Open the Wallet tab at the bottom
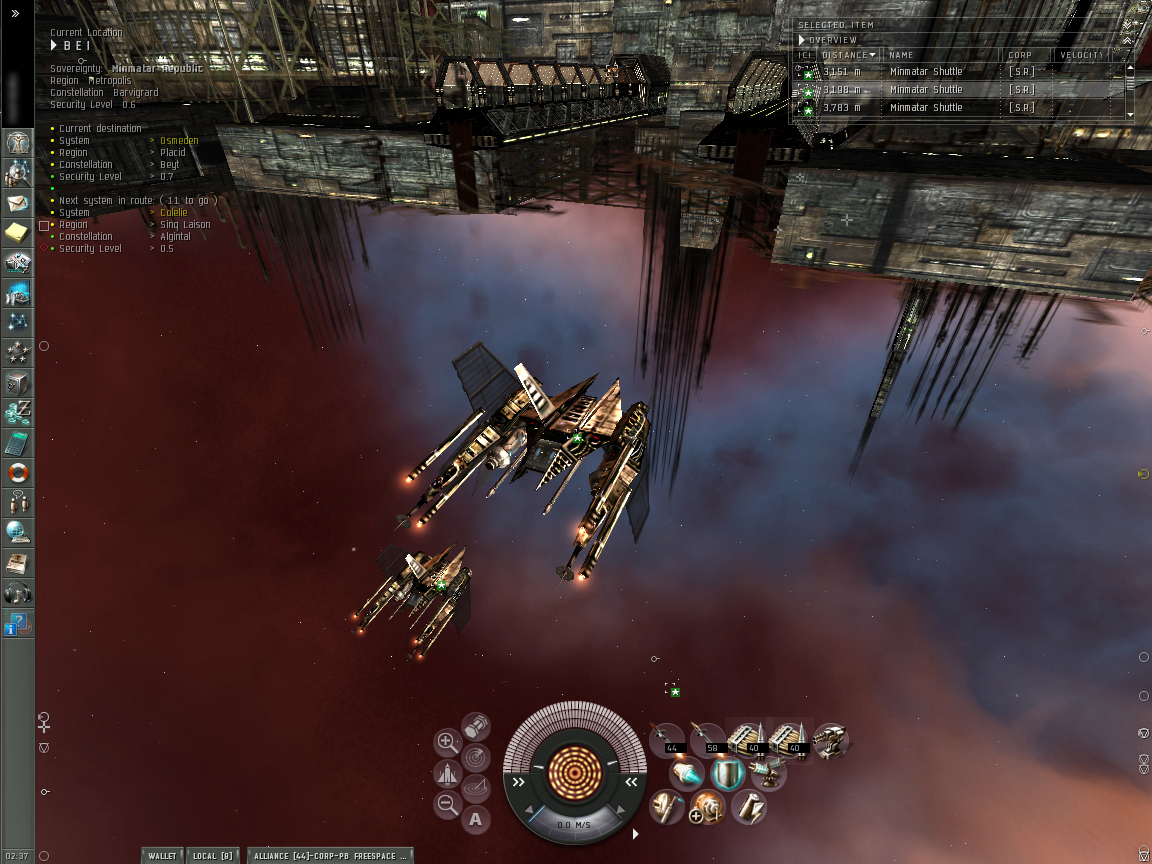Screen dimensions: 1152x864 coord(162,856)
